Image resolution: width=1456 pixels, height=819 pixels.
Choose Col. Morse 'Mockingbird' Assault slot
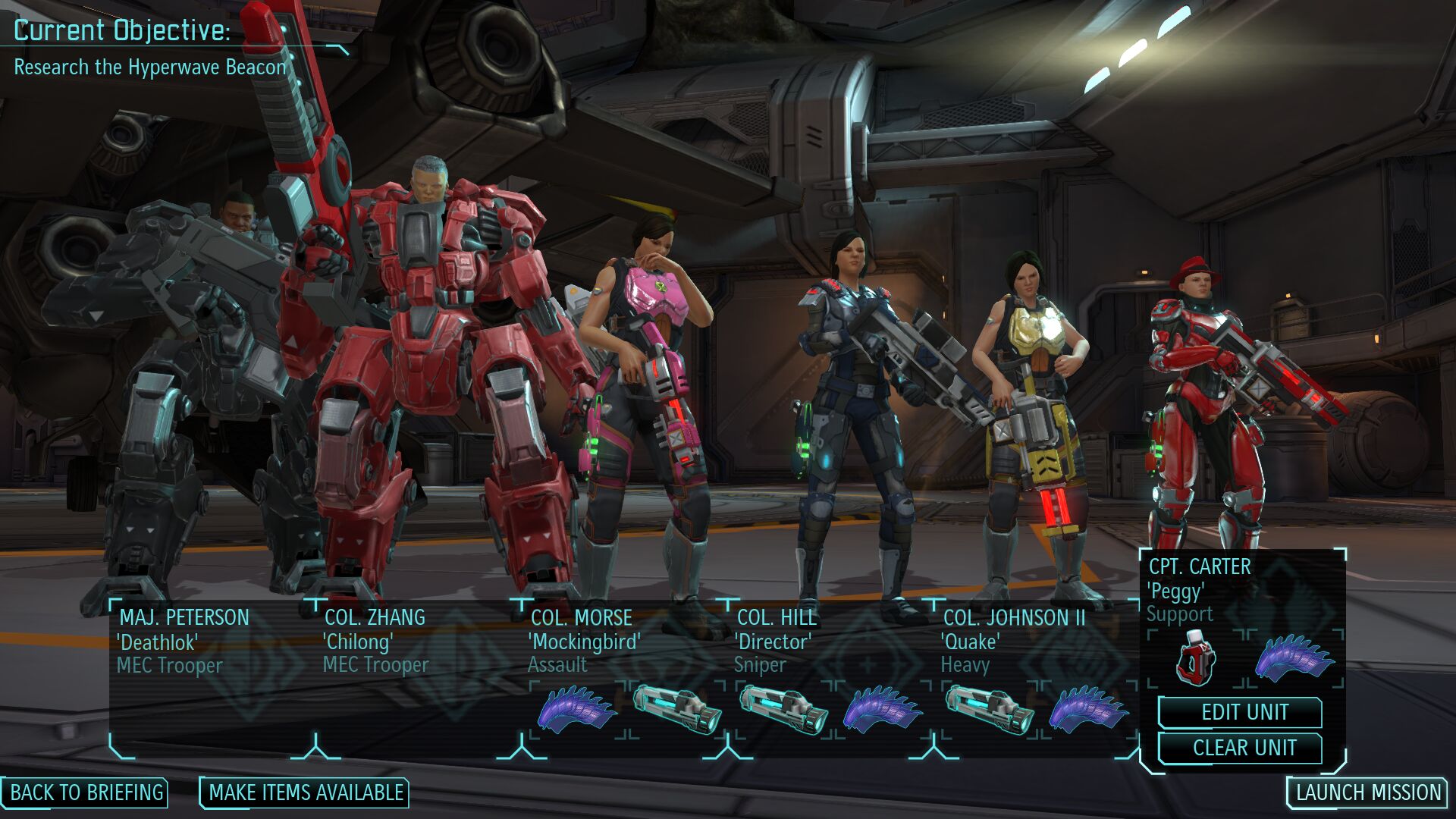click(582, 639)
